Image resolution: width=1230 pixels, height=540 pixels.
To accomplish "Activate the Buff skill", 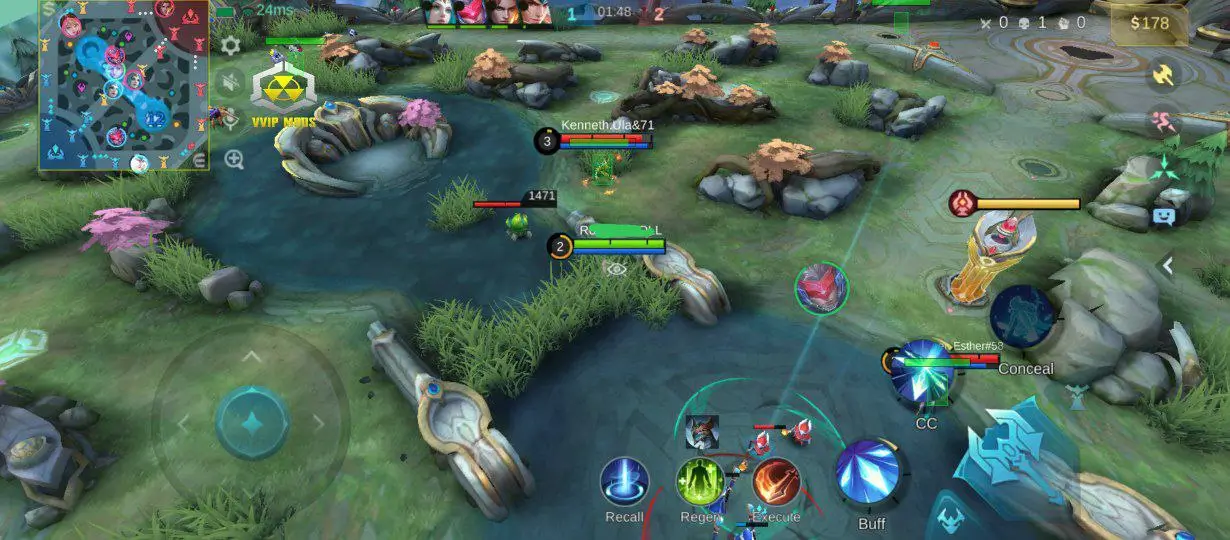I will tap(869, 471).
